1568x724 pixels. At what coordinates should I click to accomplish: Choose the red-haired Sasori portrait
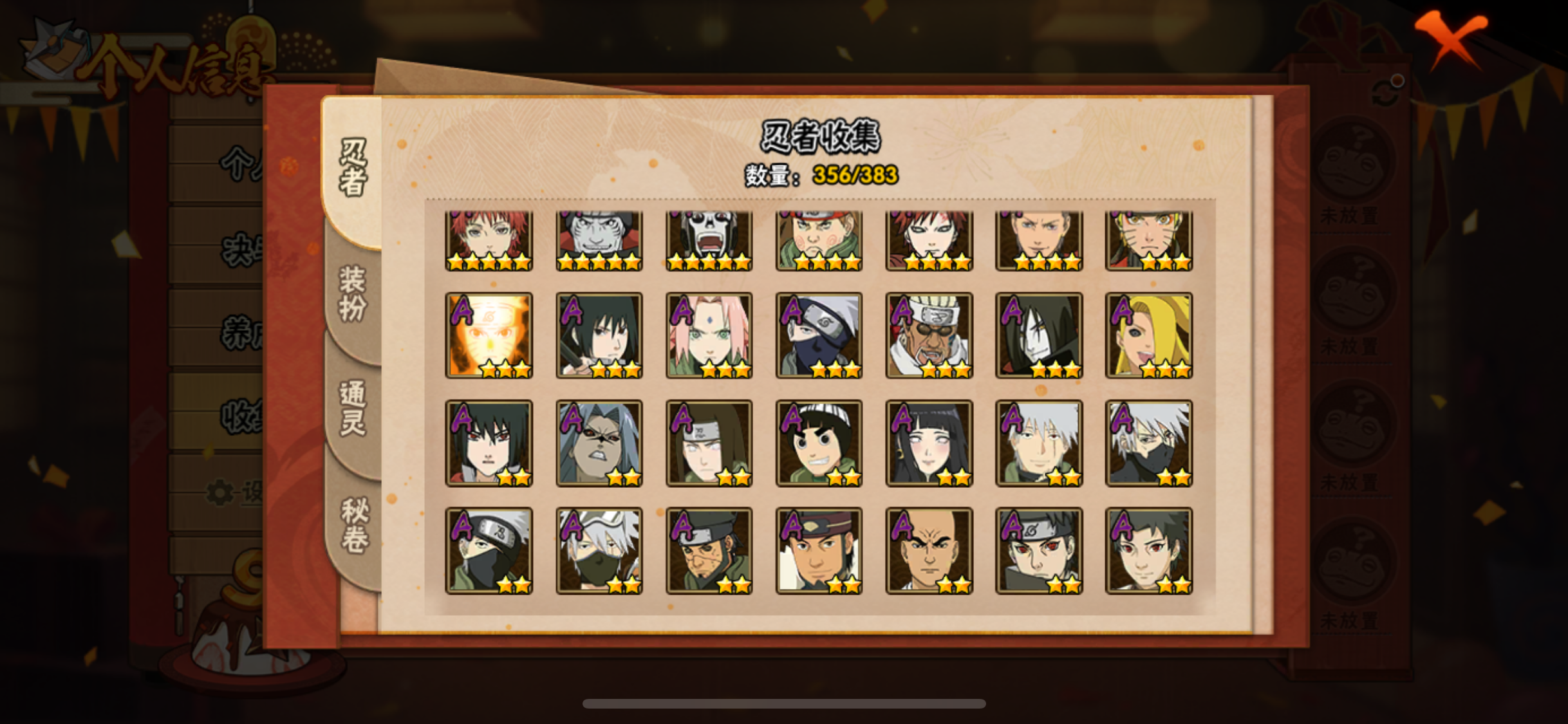[489, 240]
